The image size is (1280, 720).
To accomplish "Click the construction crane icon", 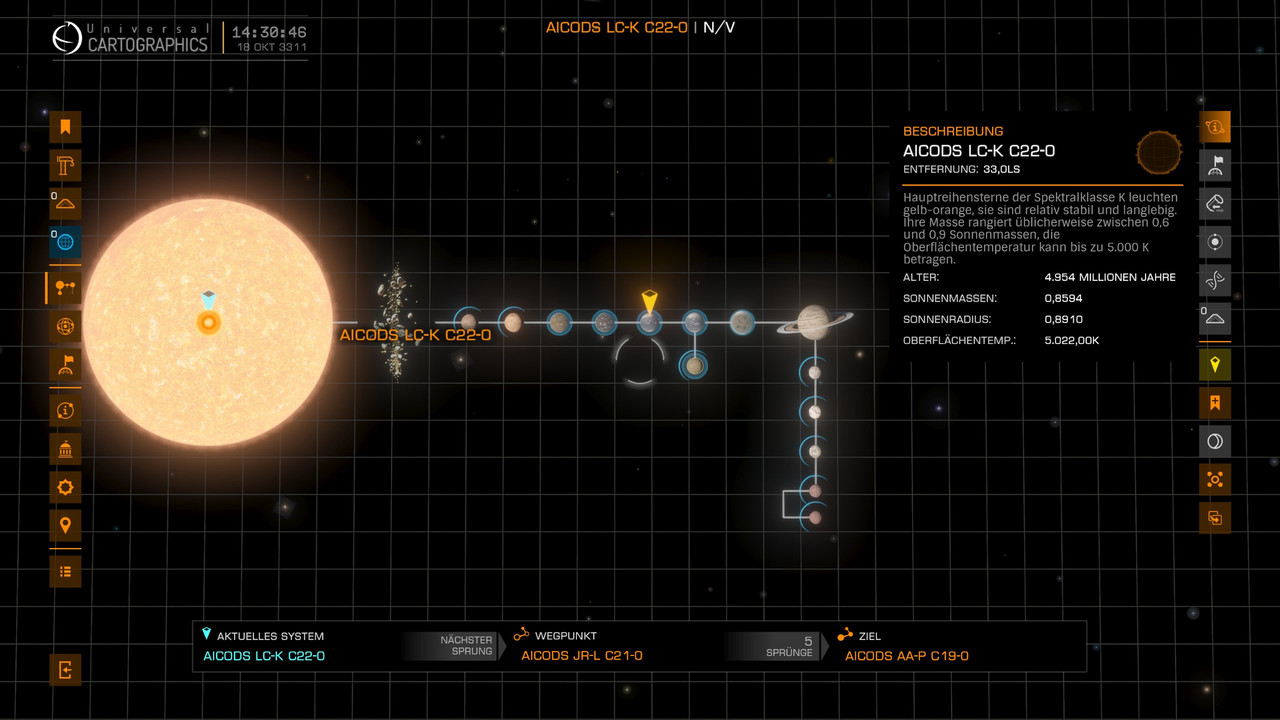I will click(x=65, y=166).
